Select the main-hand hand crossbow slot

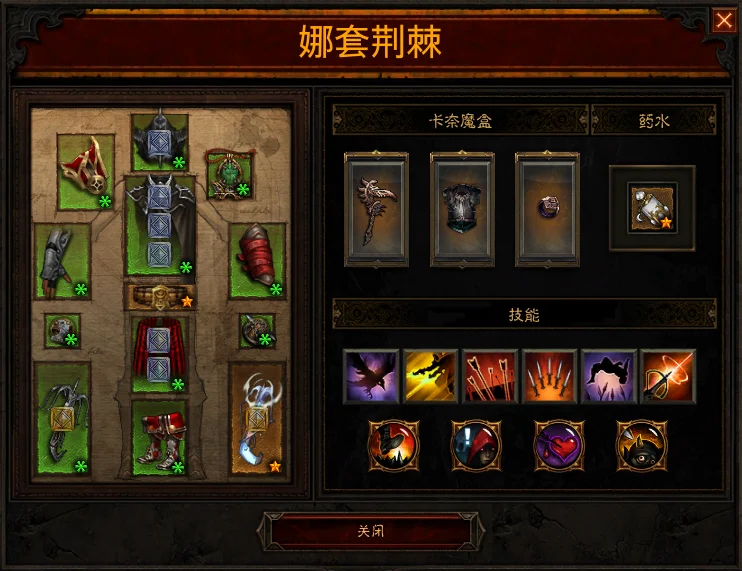[62, 418]
